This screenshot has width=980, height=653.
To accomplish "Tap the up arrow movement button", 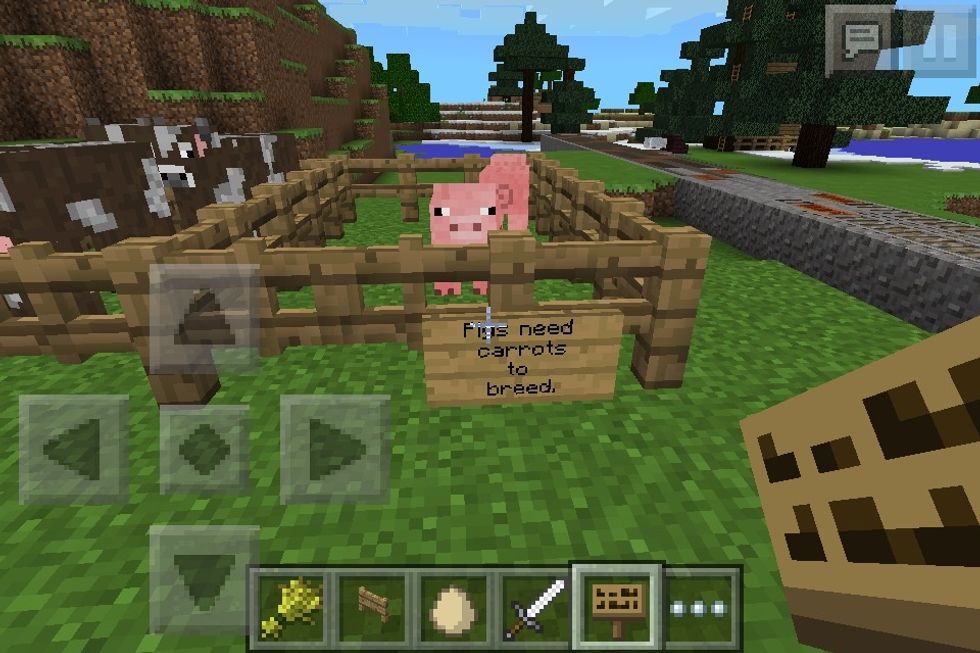I will tap(204, 319).
